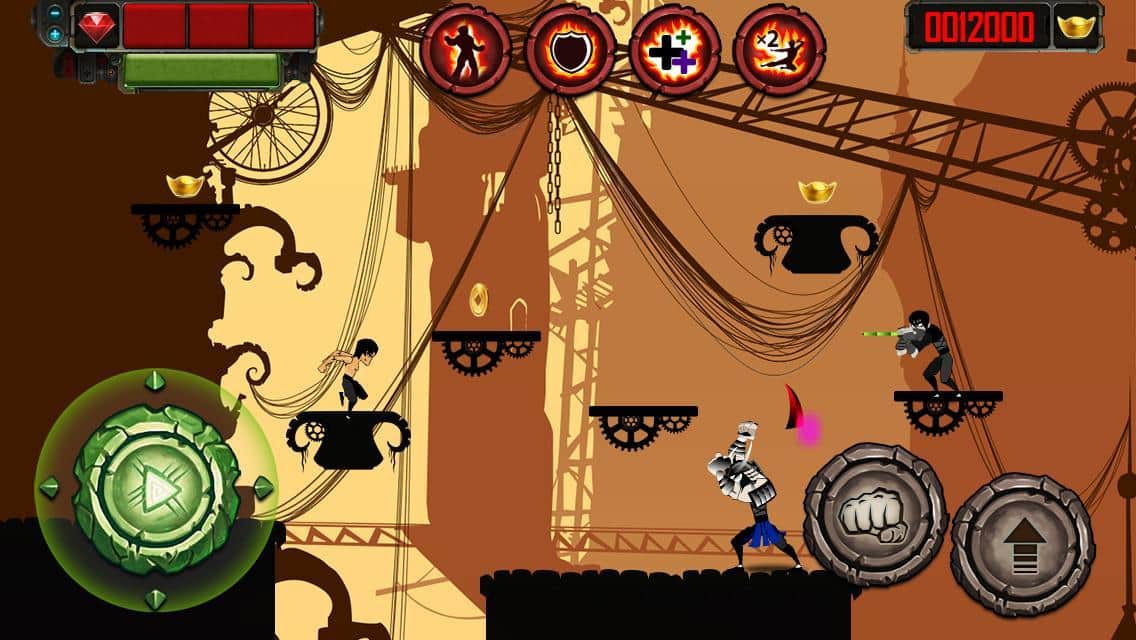Activate the x2 flying kick power-up
Viewport: 1136px width, 640px height.
point(779,50)
